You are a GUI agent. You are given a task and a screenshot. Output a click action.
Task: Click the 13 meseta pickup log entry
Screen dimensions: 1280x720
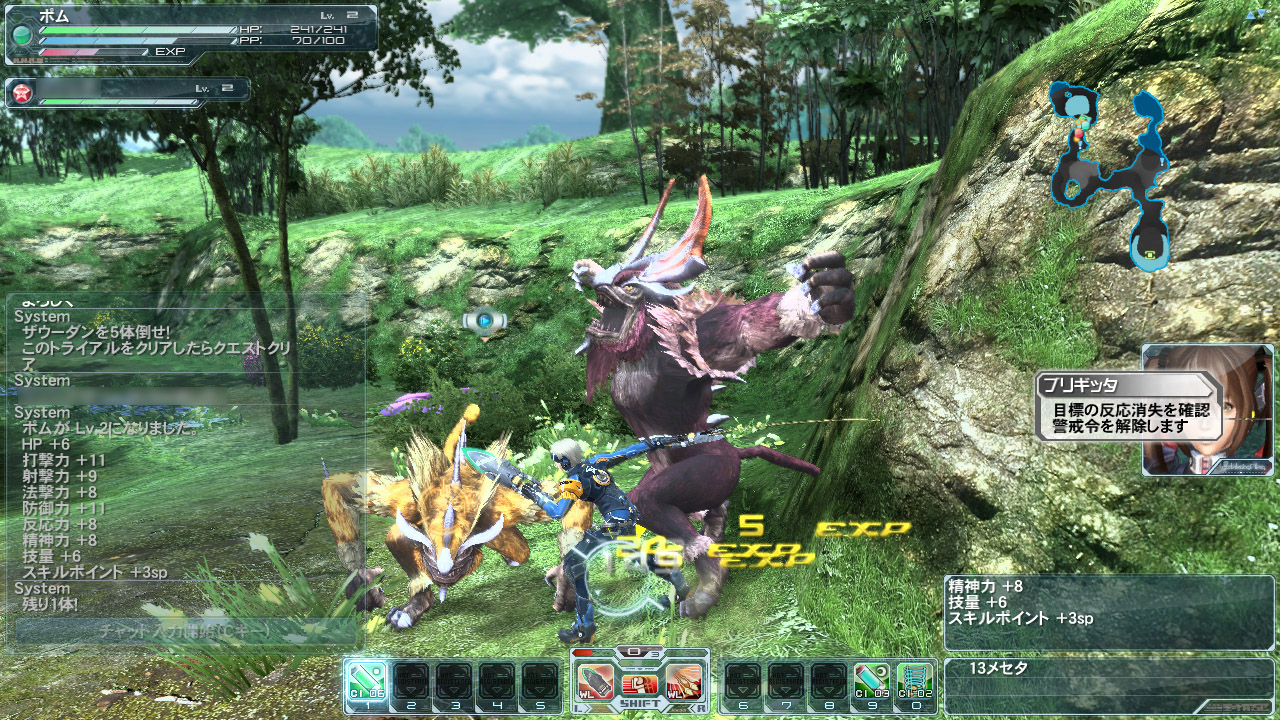pos(1108,668)
